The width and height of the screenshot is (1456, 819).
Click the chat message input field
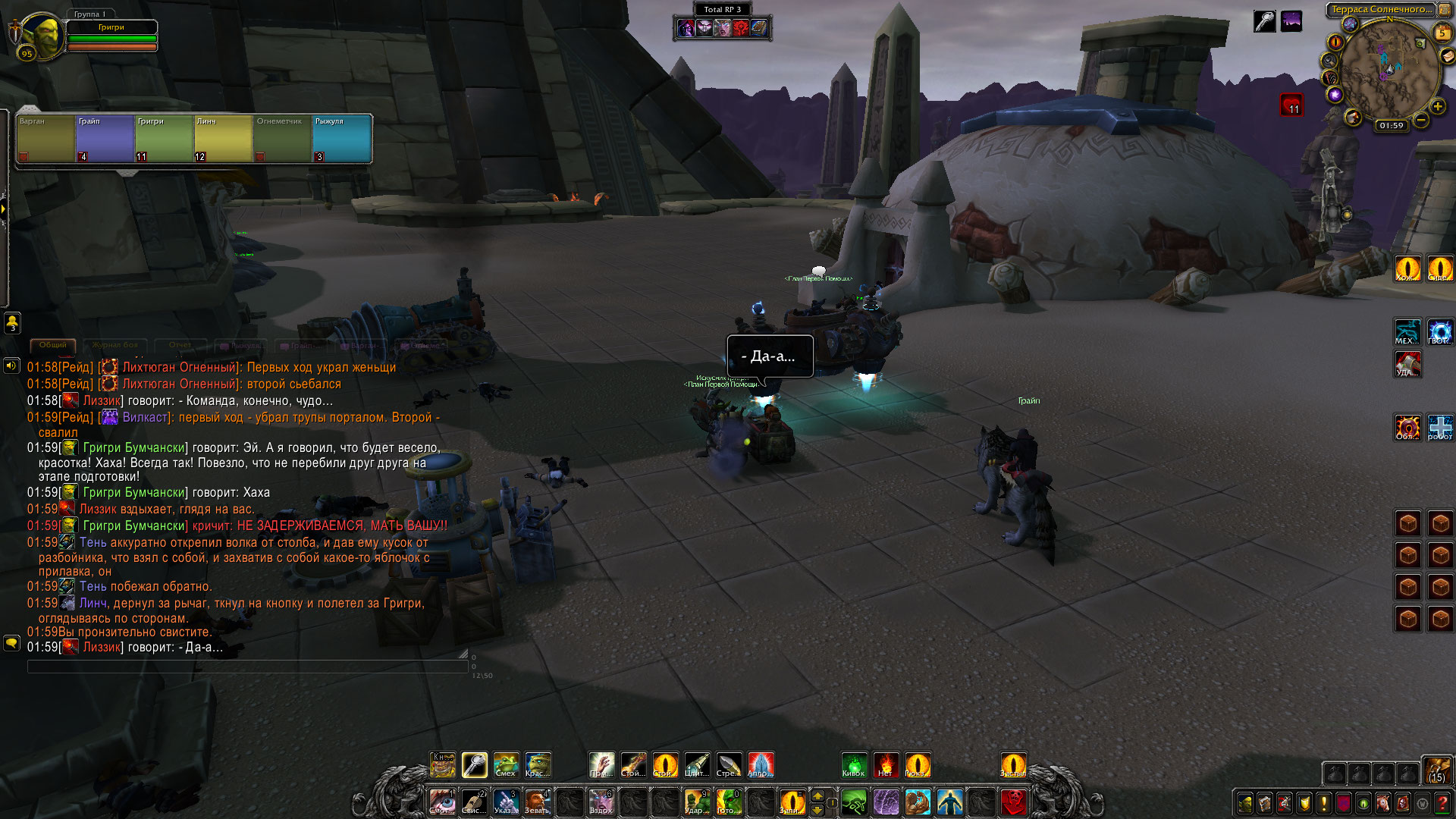pos(247,667)
